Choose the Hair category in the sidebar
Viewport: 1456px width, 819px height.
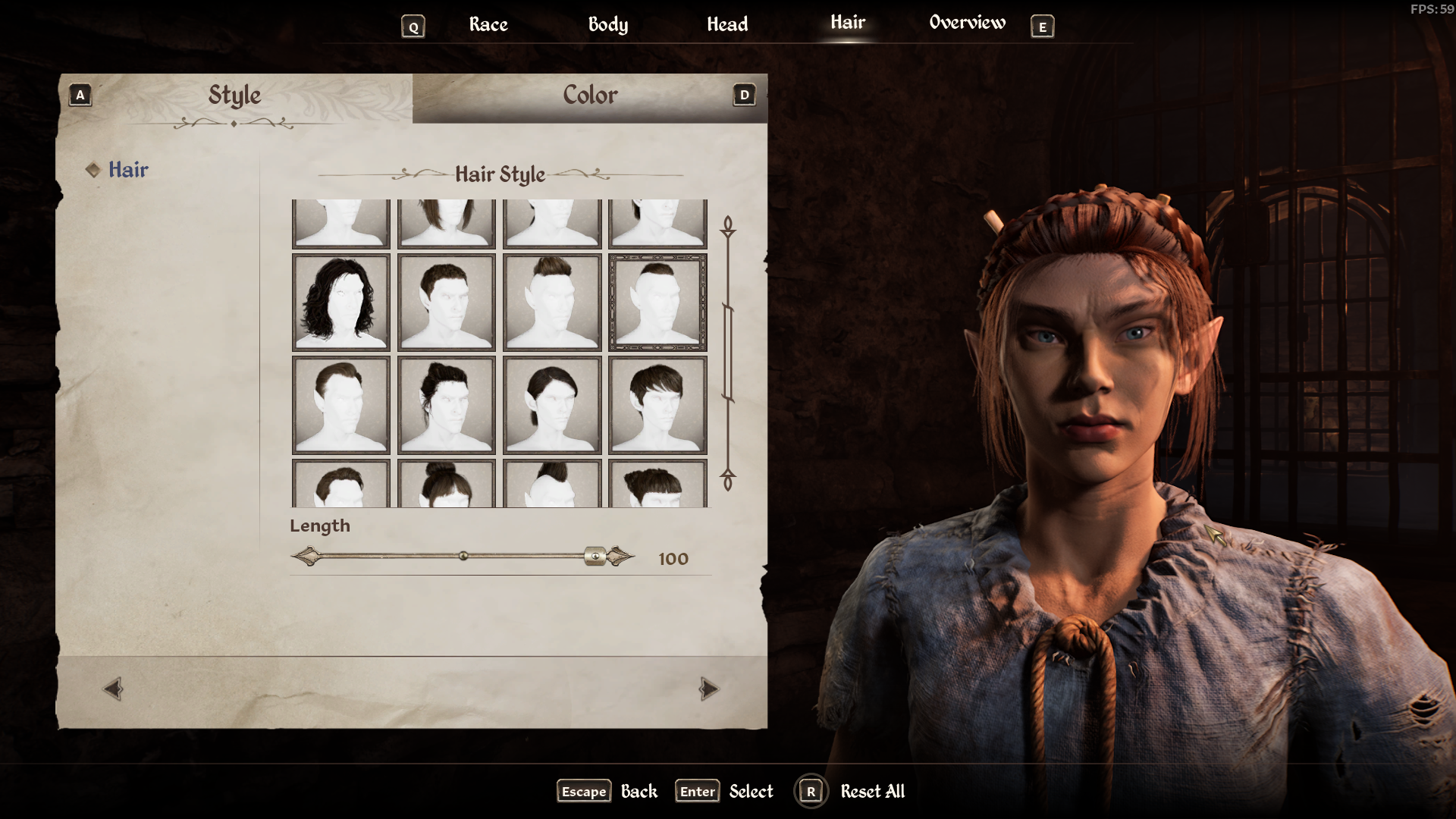(128, 170)
